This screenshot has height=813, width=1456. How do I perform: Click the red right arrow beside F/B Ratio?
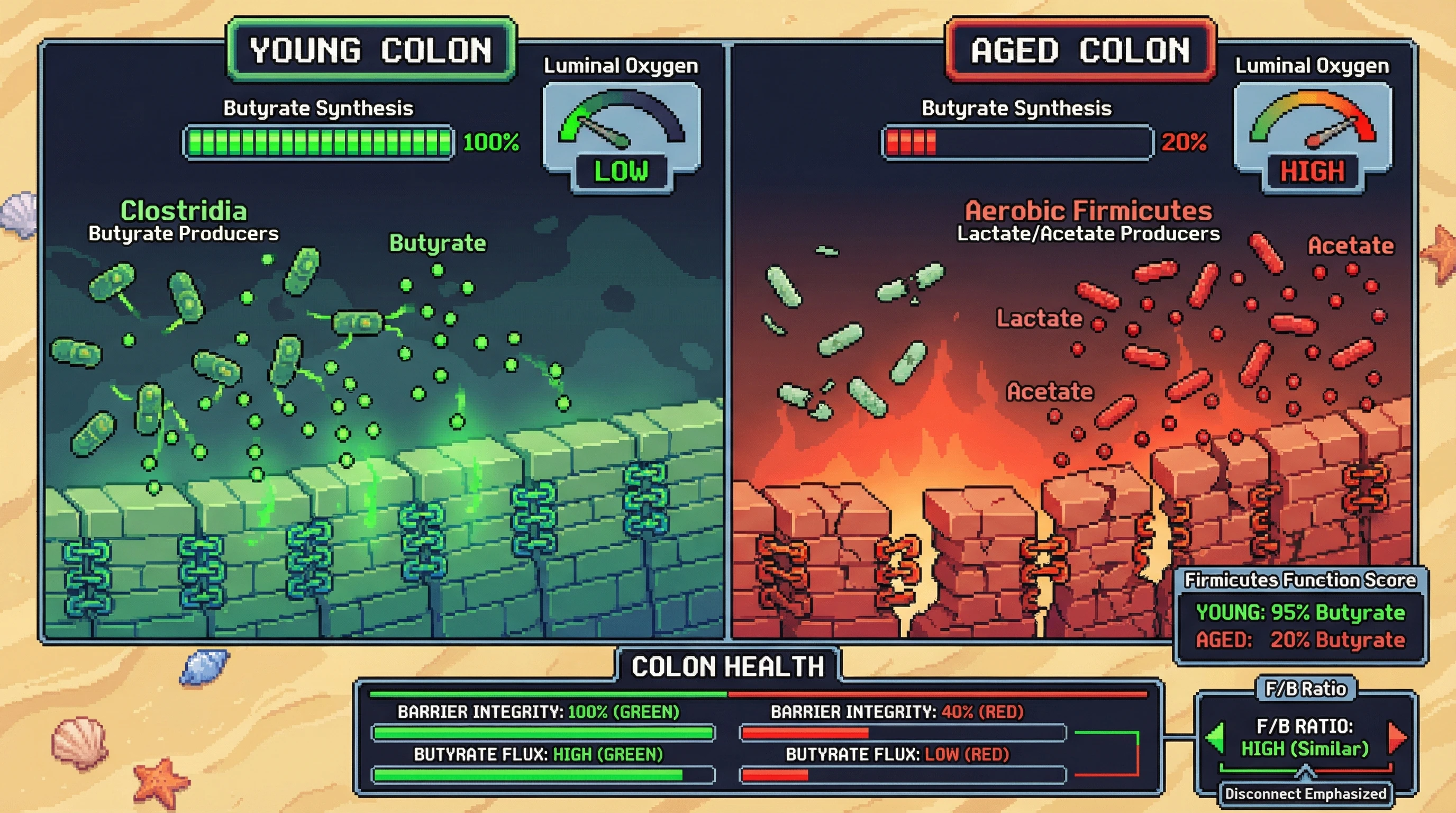tap(1397, 737)
